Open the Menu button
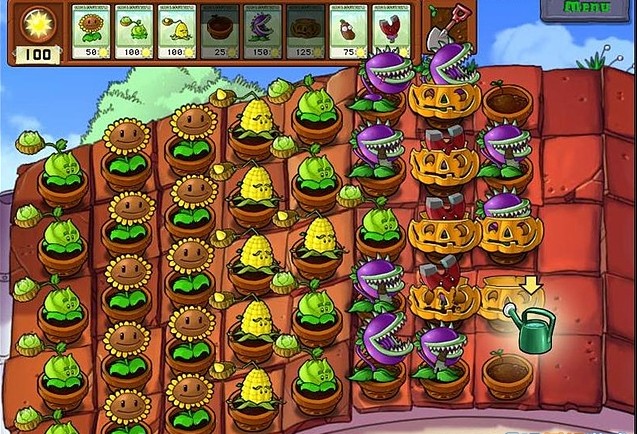The image size is (637, 434). [579, 8]
